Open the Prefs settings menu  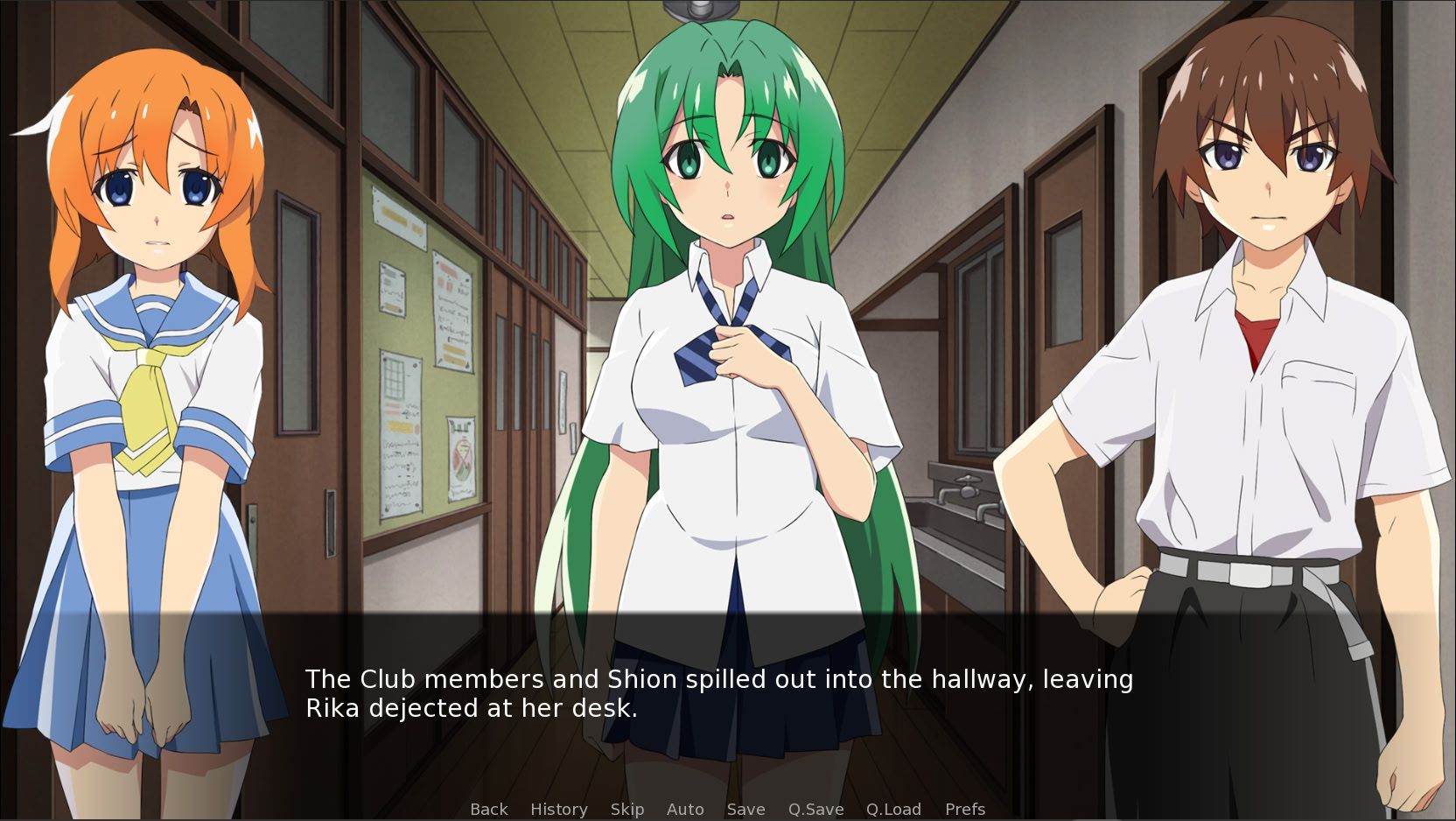point(963,809)
